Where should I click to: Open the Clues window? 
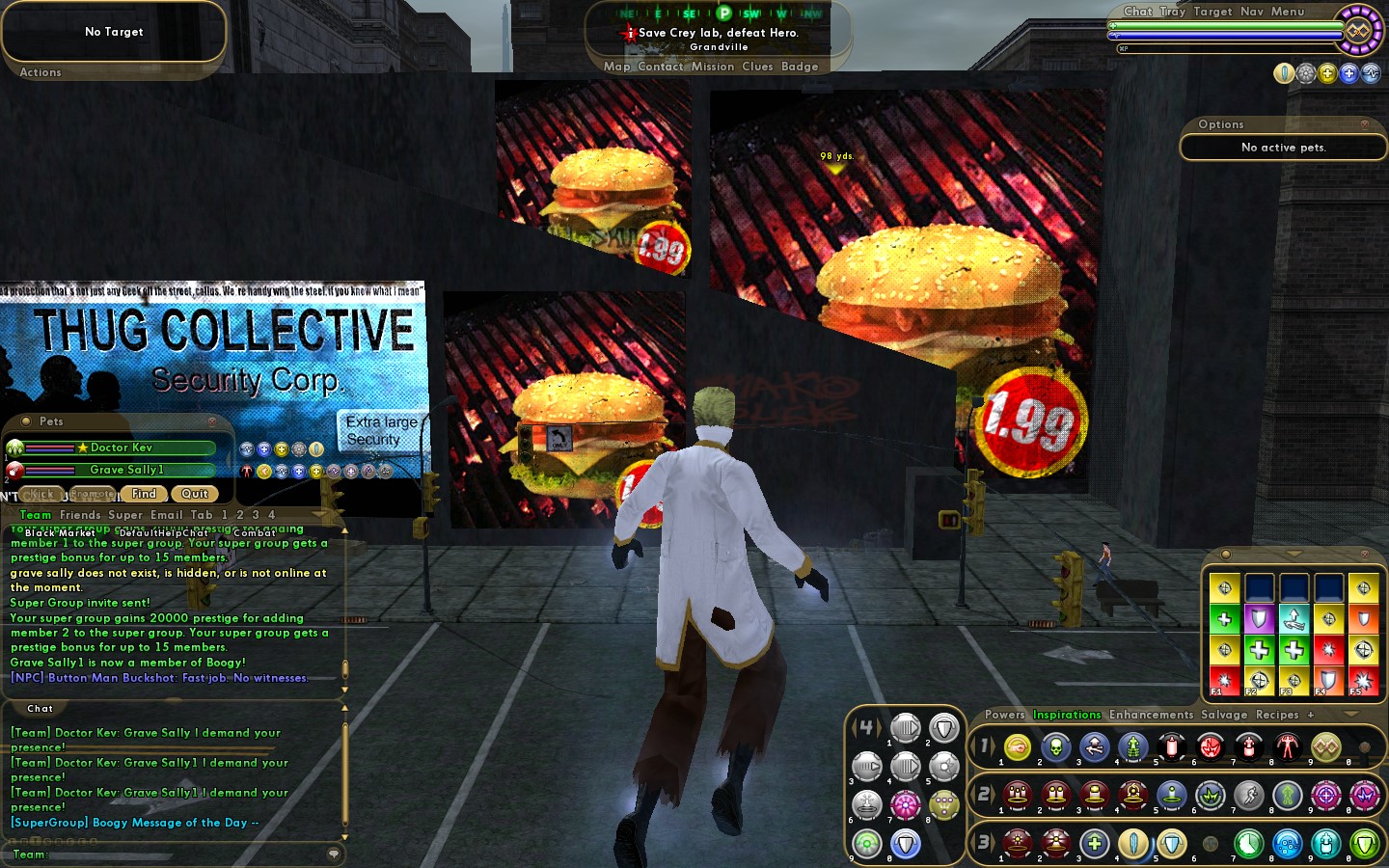(757, 67)
